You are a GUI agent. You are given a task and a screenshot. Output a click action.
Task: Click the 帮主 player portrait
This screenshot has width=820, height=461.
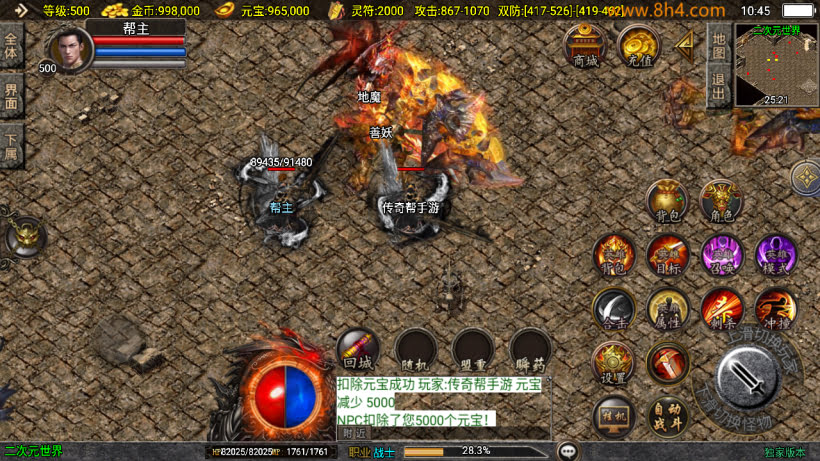click(69, 50)
